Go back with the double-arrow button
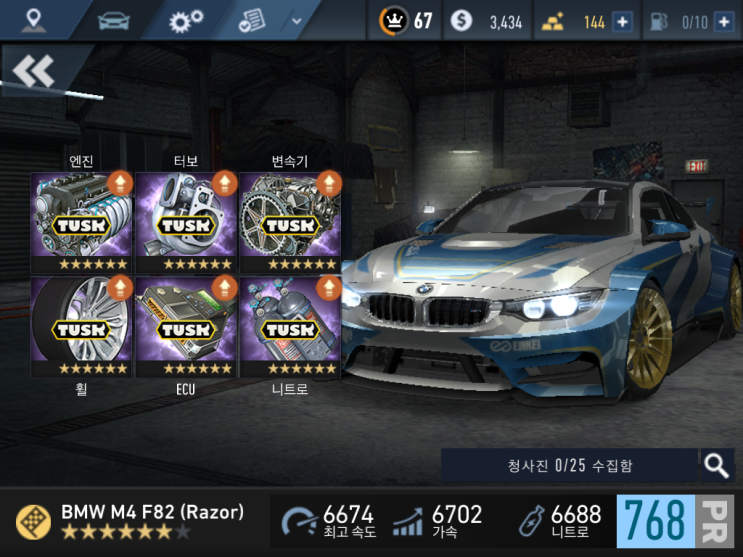The width and height of the screenshot is (743, 557). [34, 71]
